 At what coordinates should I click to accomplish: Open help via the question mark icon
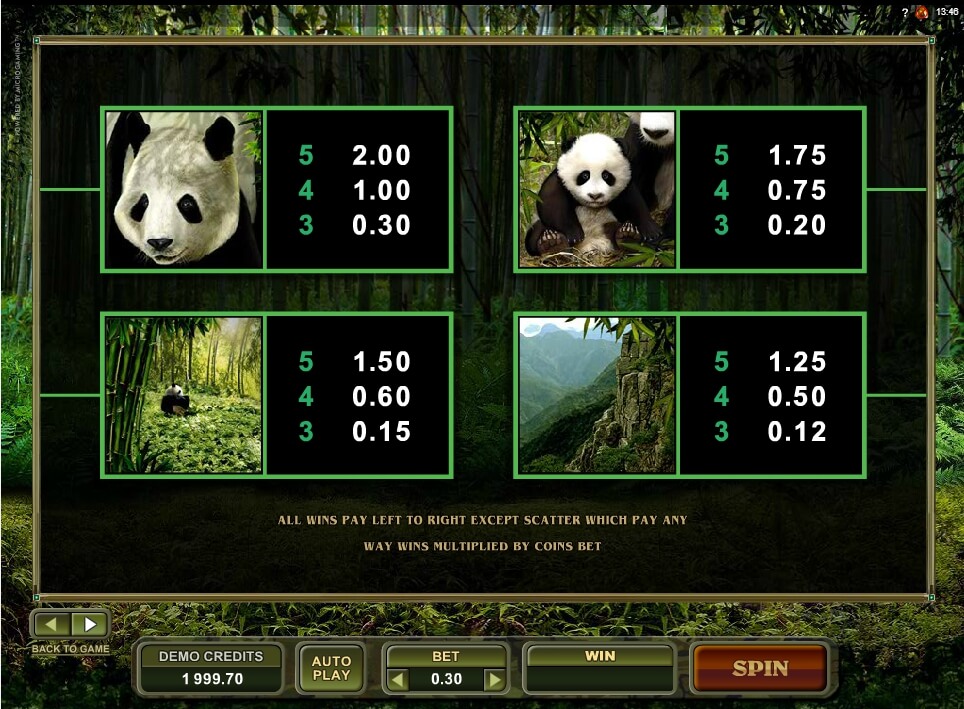pyautogui.click(x=905, y=12)
